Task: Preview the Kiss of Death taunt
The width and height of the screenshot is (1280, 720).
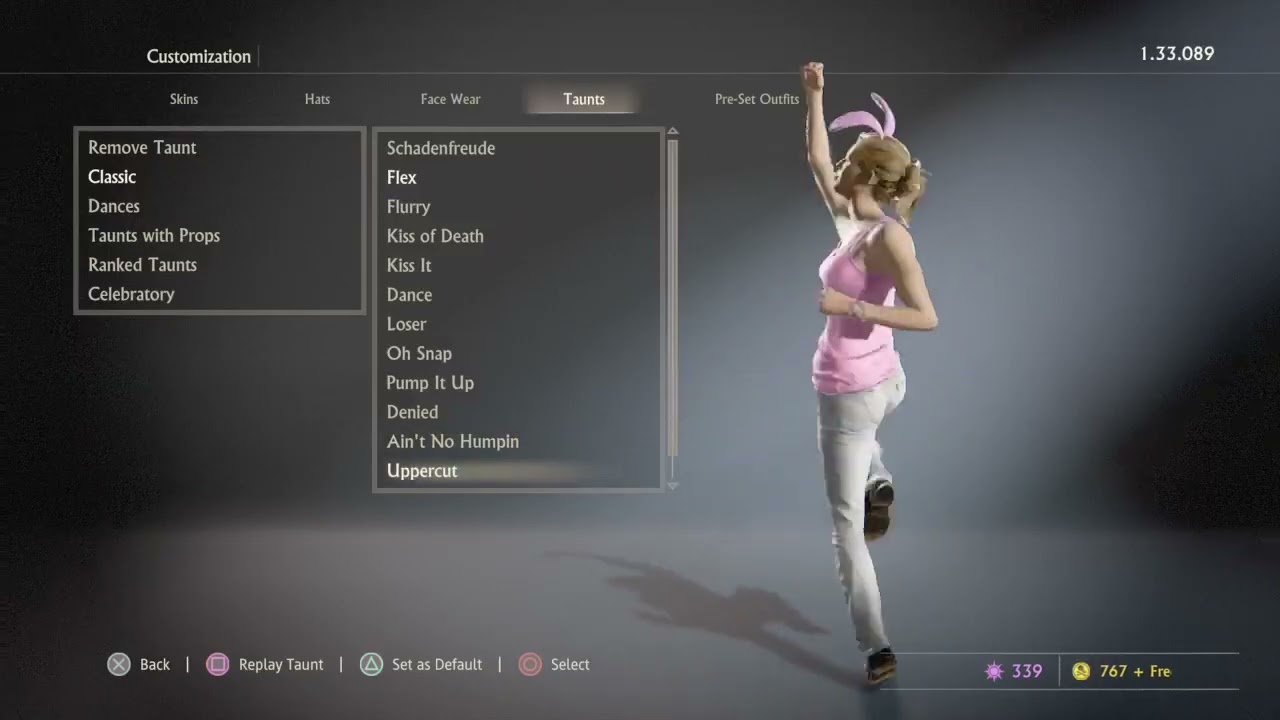Action: point(435,236)
